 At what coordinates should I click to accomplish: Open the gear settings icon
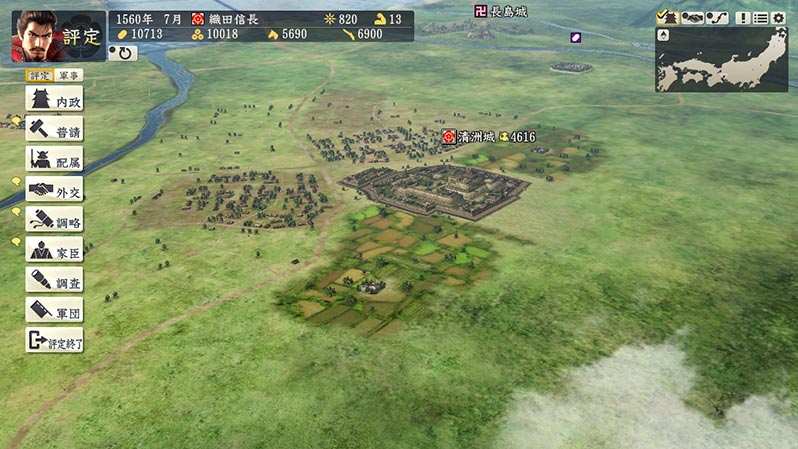click(778, 18)
